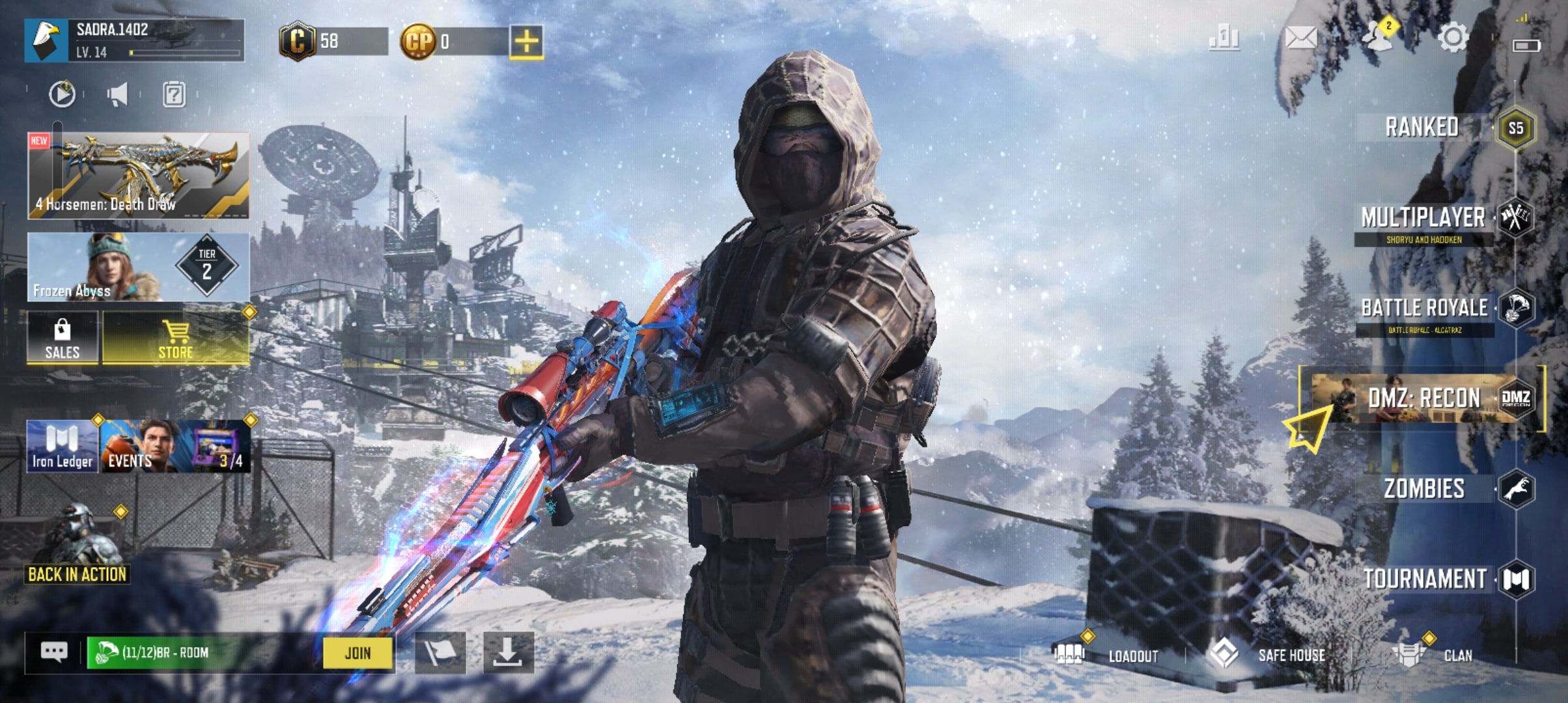The image size is (1568, 703).
Task: Open the Loadout screen
Action: (1133, 655)
